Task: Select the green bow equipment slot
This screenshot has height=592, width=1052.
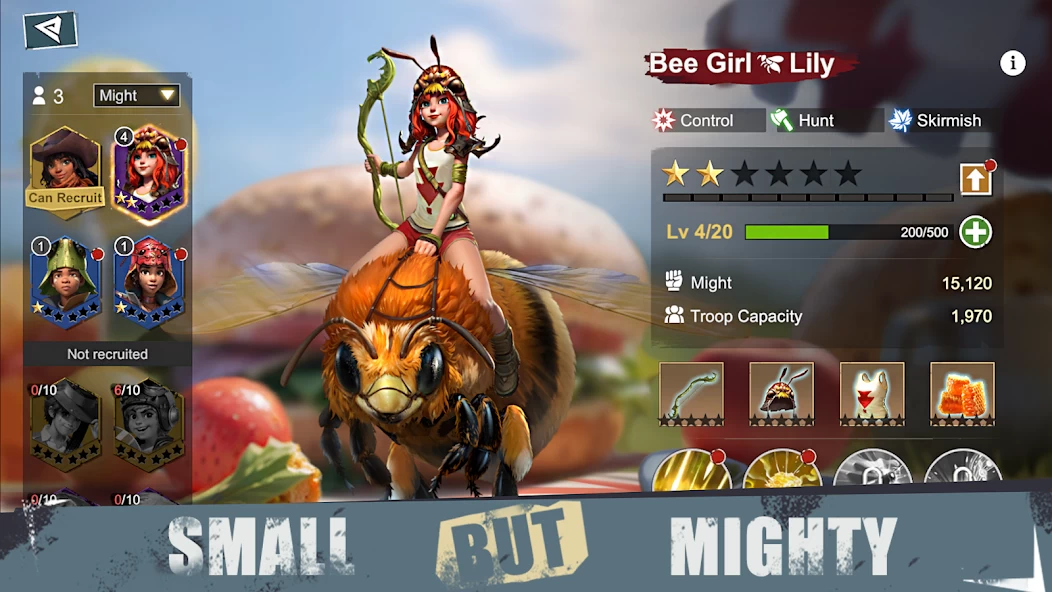Action: click(691, 393)
